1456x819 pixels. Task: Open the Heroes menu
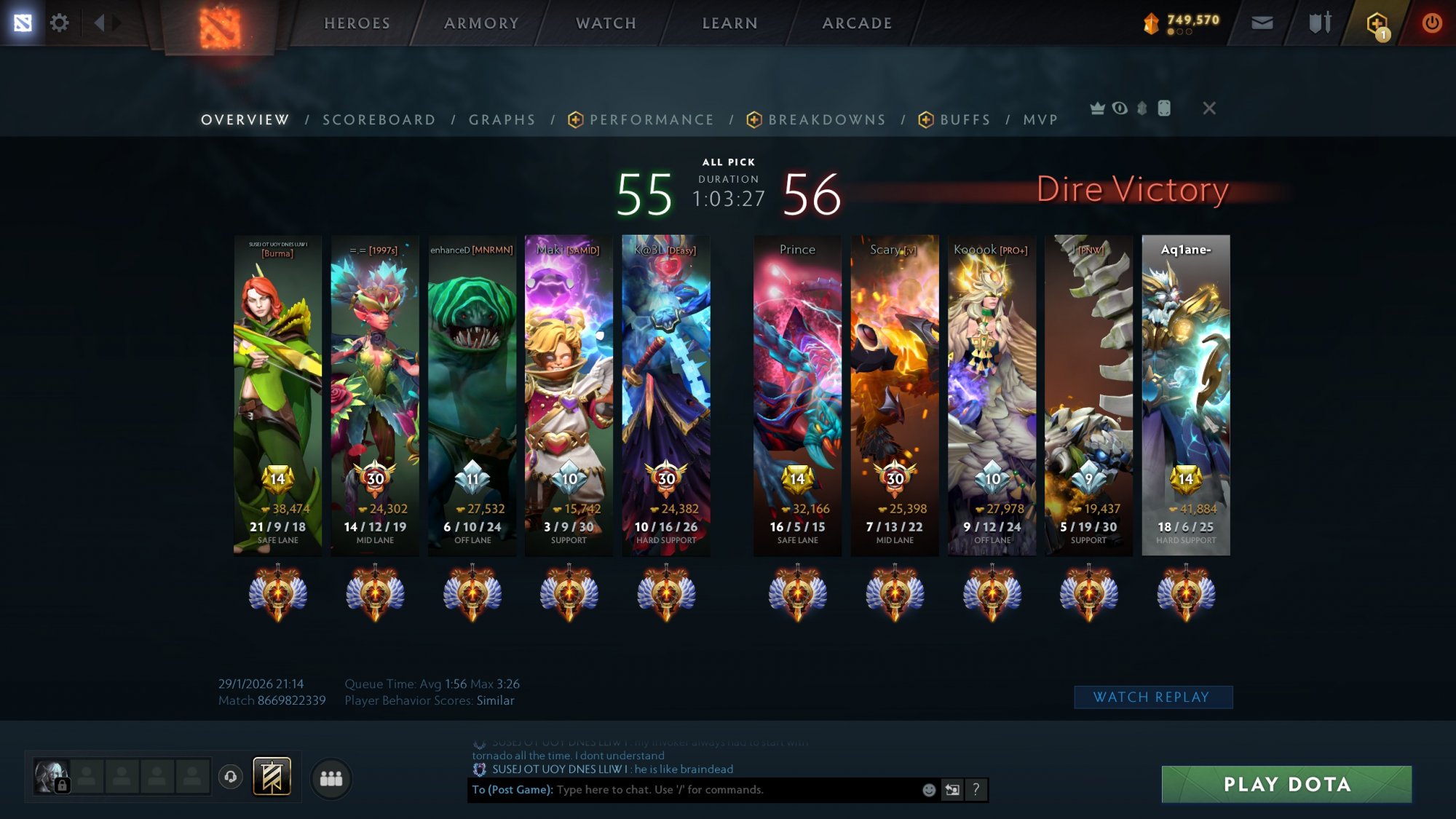pos(357,23)
